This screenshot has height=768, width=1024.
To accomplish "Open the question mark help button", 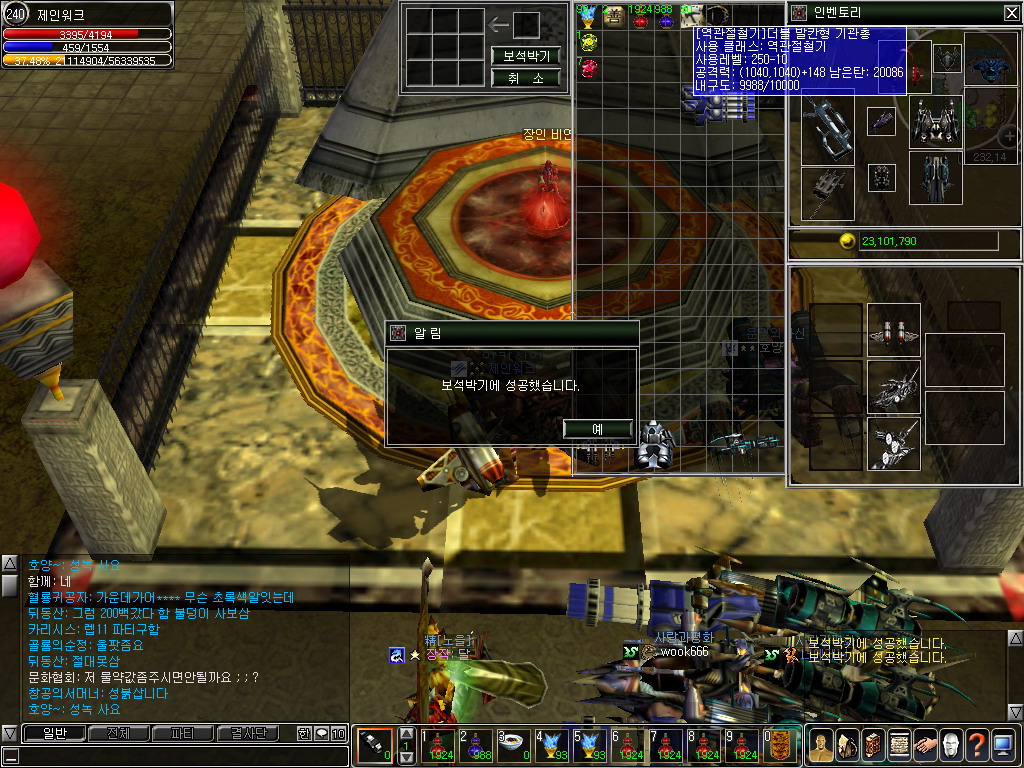I will coord(976,744).
